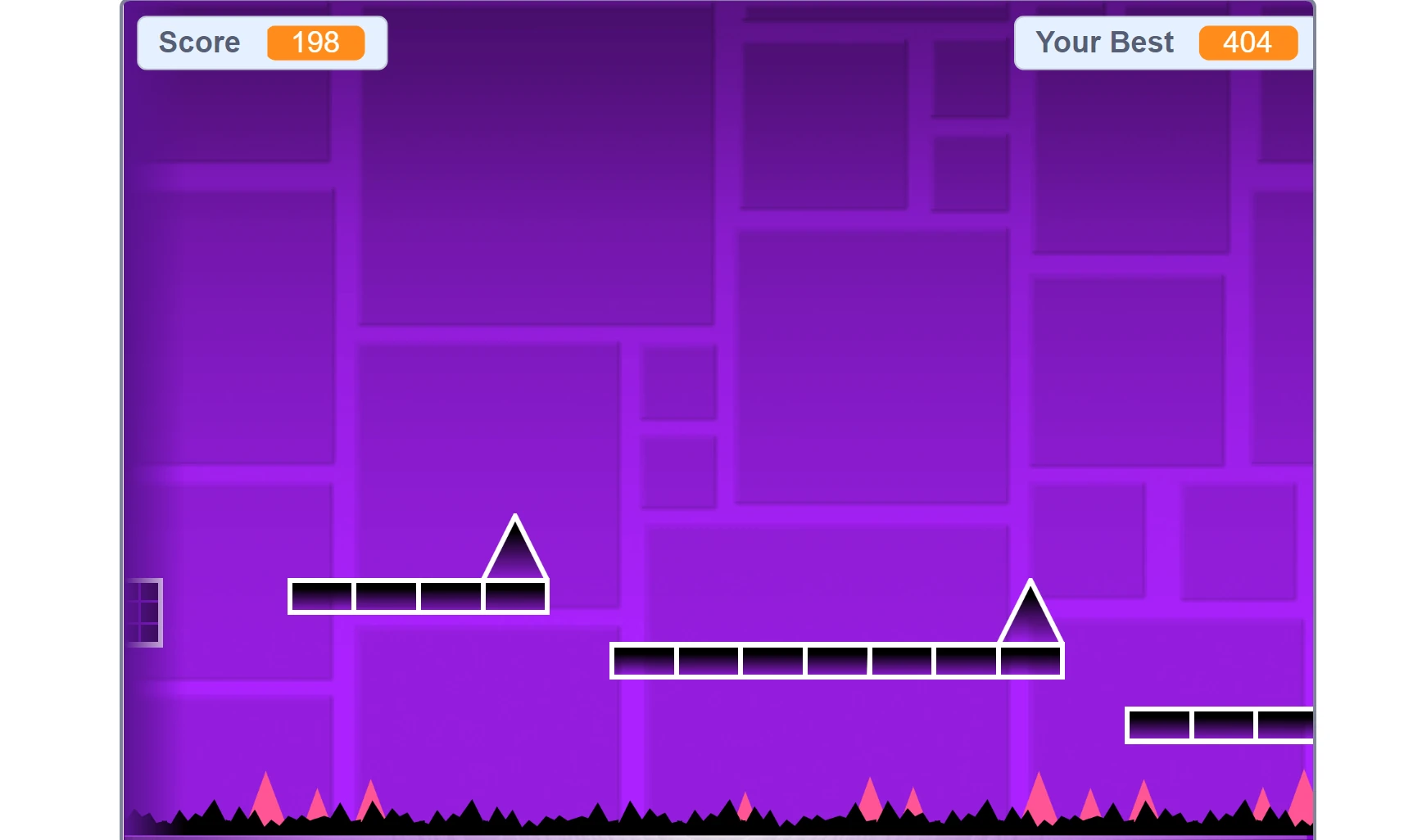Click the rightmost segment of the seven-block platform

[x=1030, y=662]
